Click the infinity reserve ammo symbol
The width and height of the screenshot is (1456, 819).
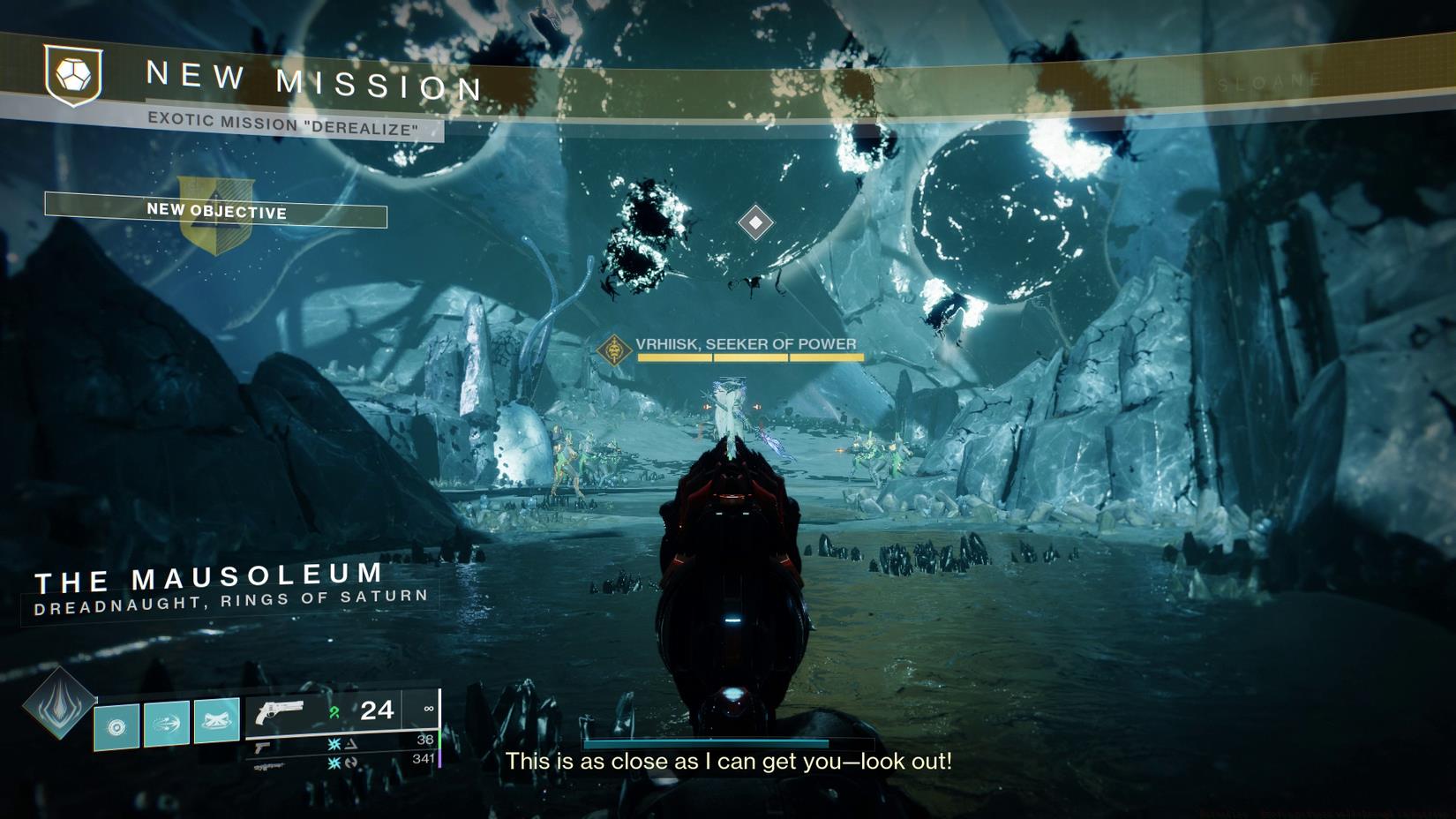click(428, 709)
